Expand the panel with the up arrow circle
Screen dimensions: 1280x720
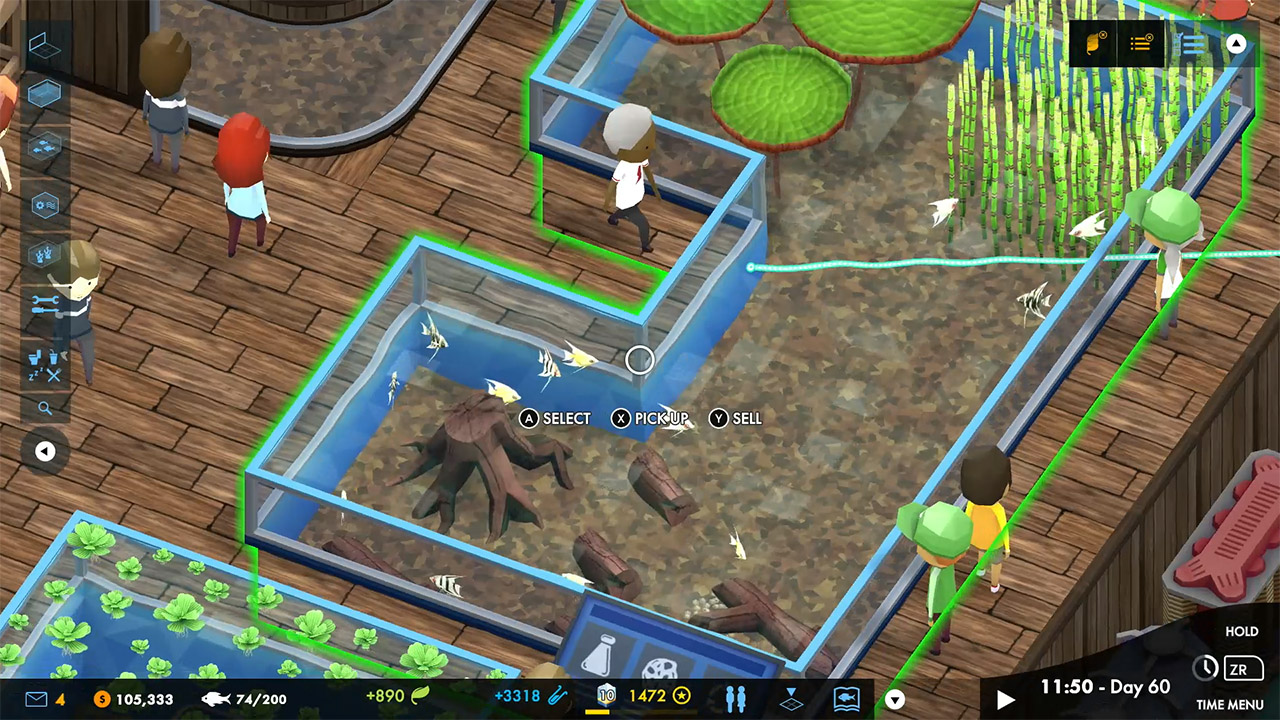[x=1236, y=45]
